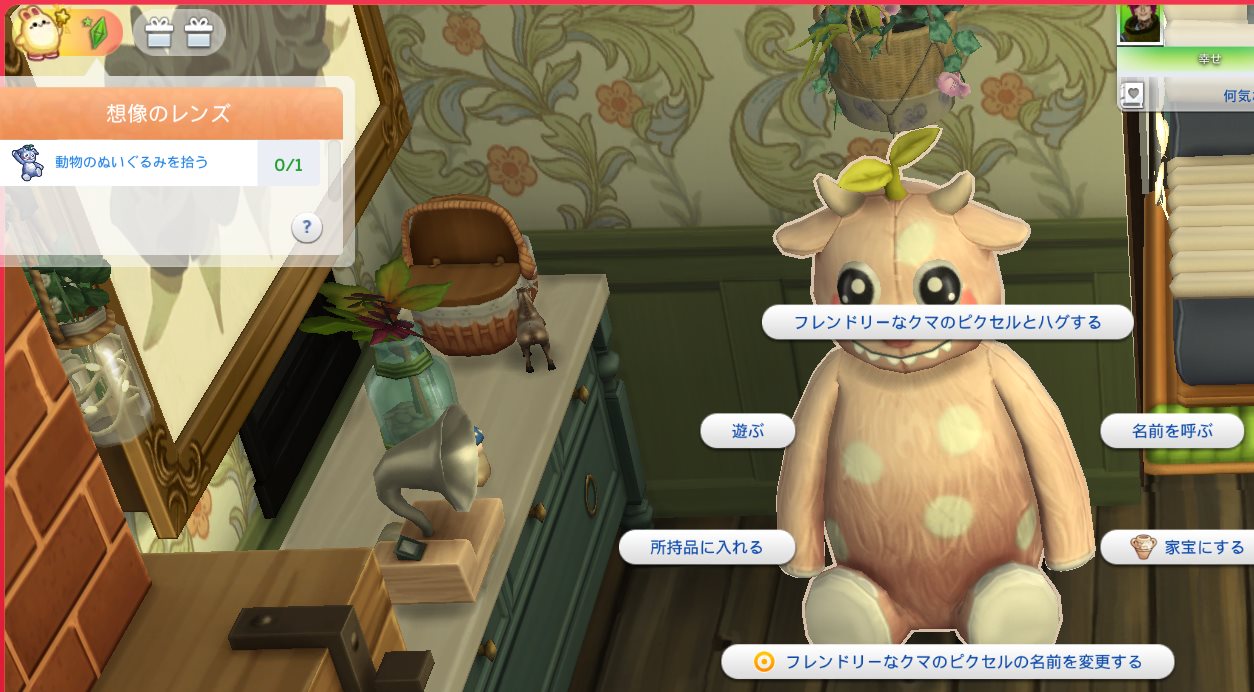This screenshot has width=1254, height=692.
Task: Pick 所持品に入れる to put in inventory
Action: [706, 548]
